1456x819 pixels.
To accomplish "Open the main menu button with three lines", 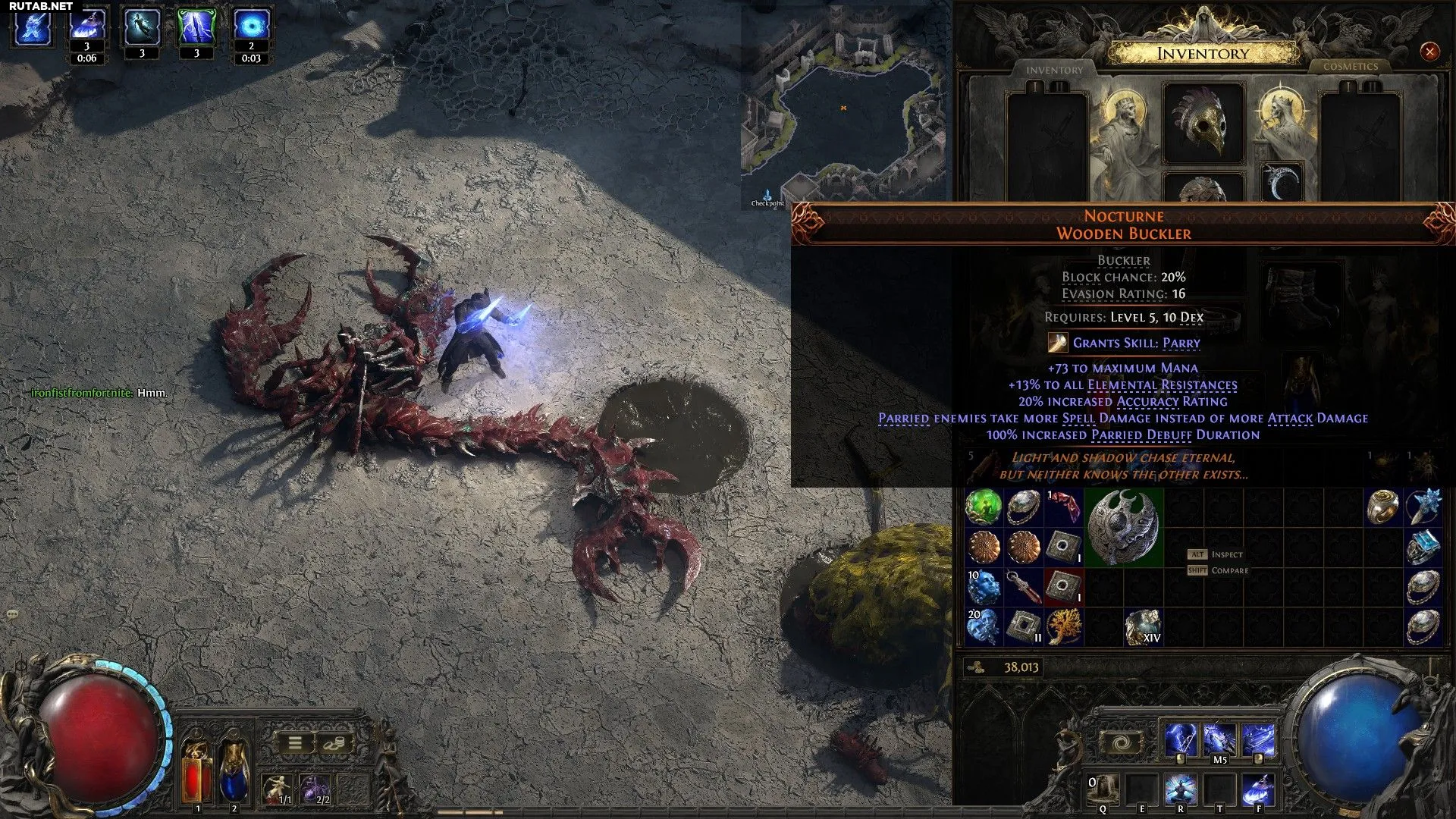I will [x=295, y=743].
